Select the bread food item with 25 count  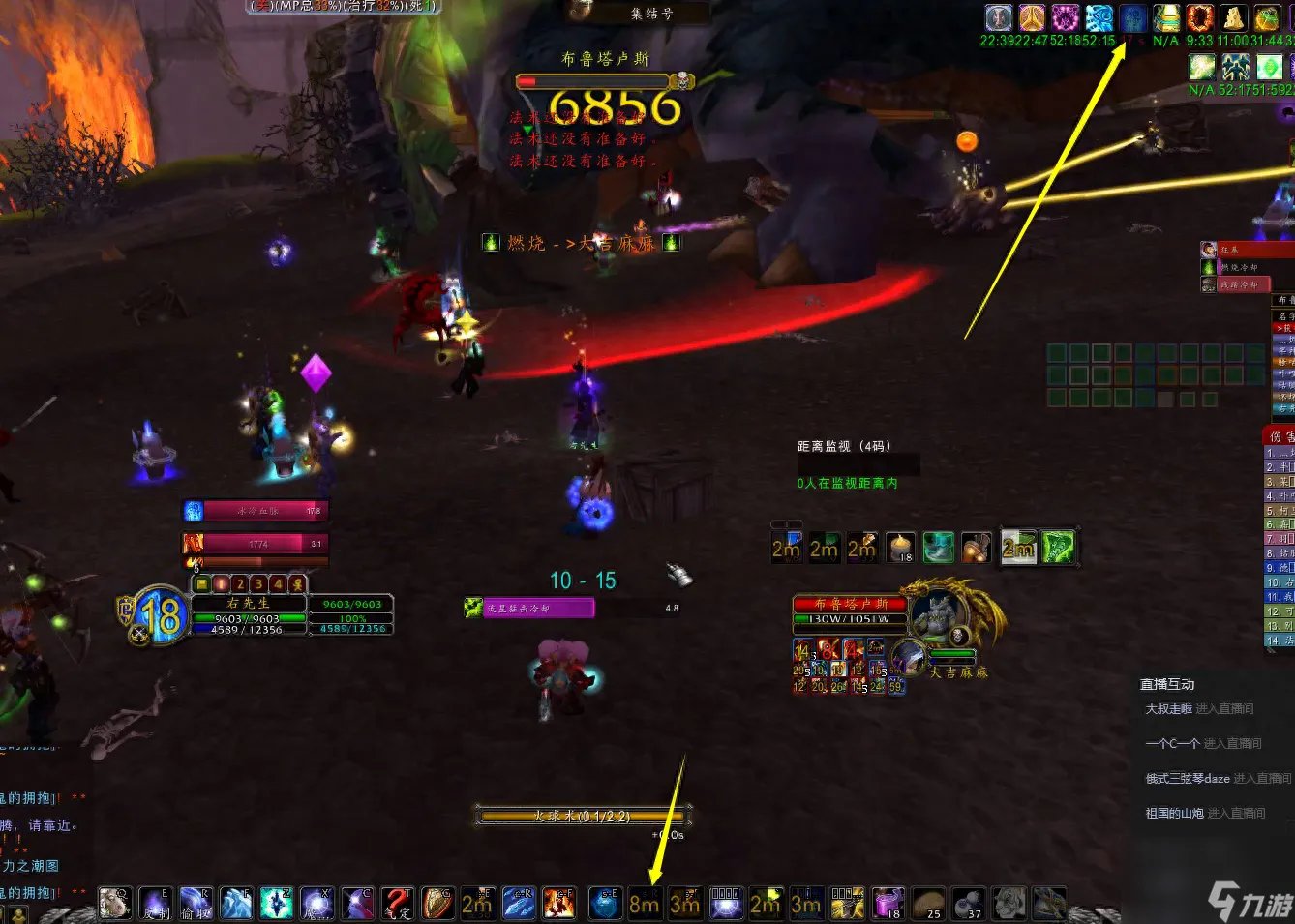point(928,903)
